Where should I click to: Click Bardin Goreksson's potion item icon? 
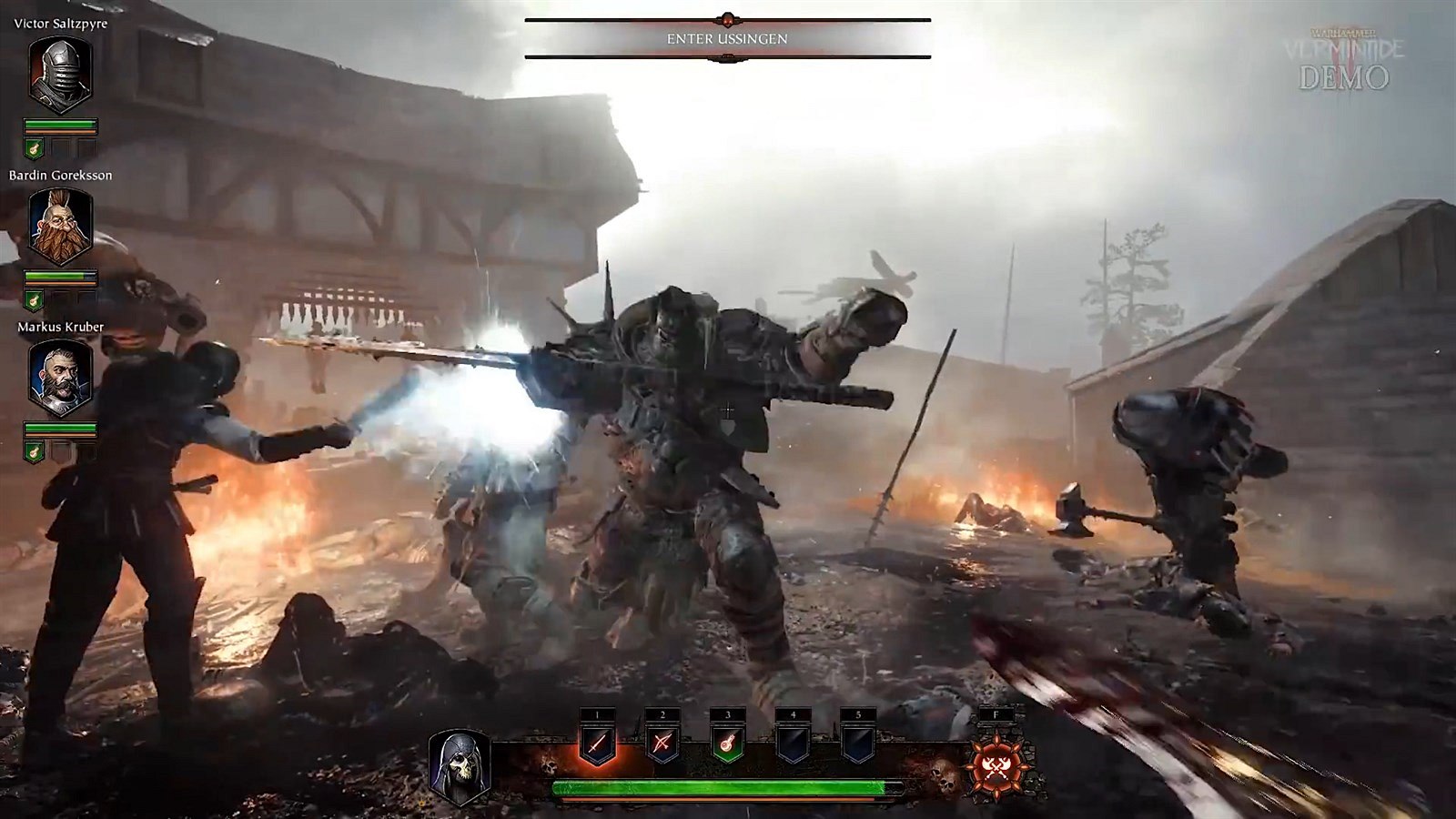pos(35,299)
